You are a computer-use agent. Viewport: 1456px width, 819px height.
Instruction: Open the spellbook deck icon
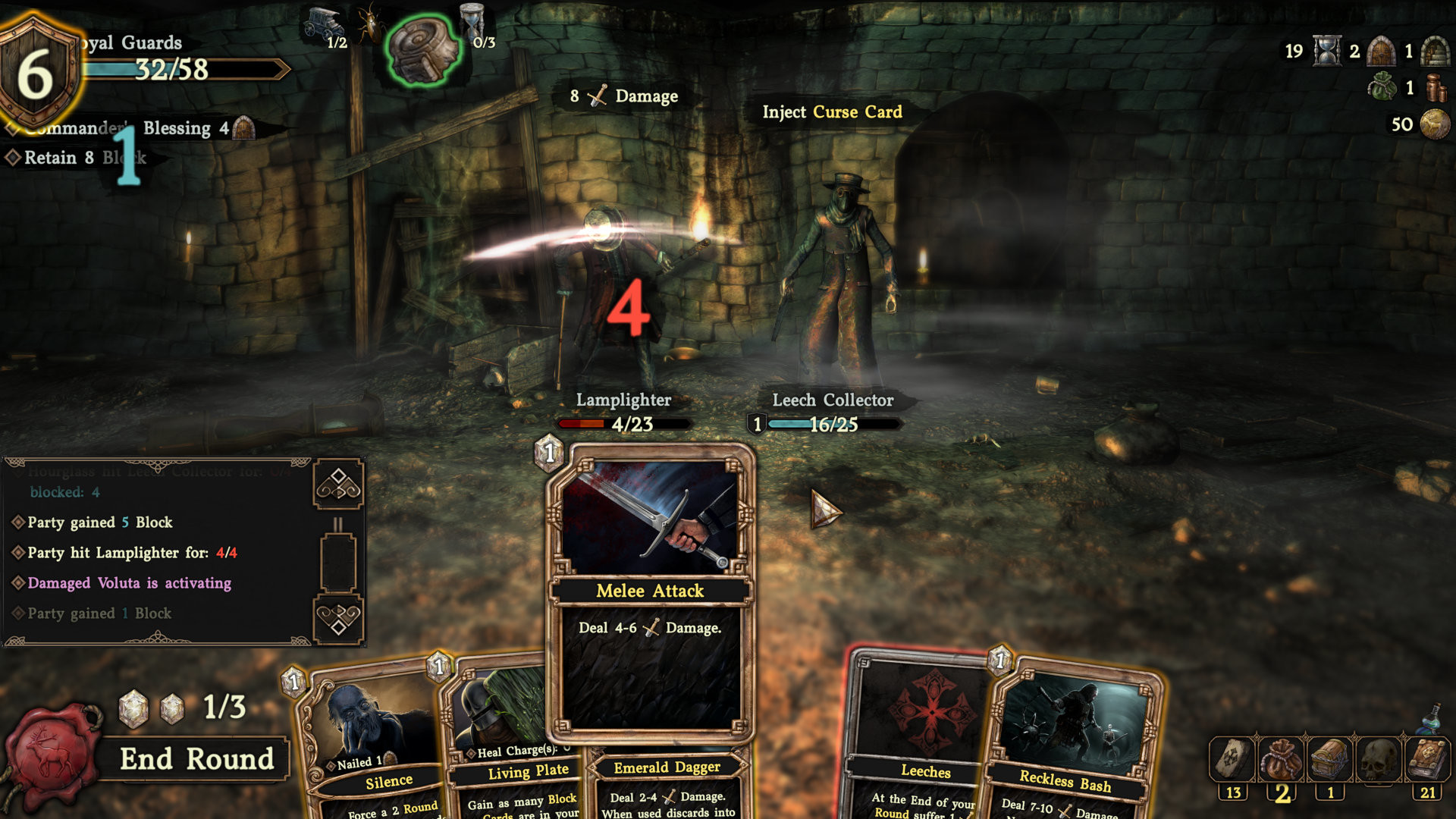(1427, 760)
